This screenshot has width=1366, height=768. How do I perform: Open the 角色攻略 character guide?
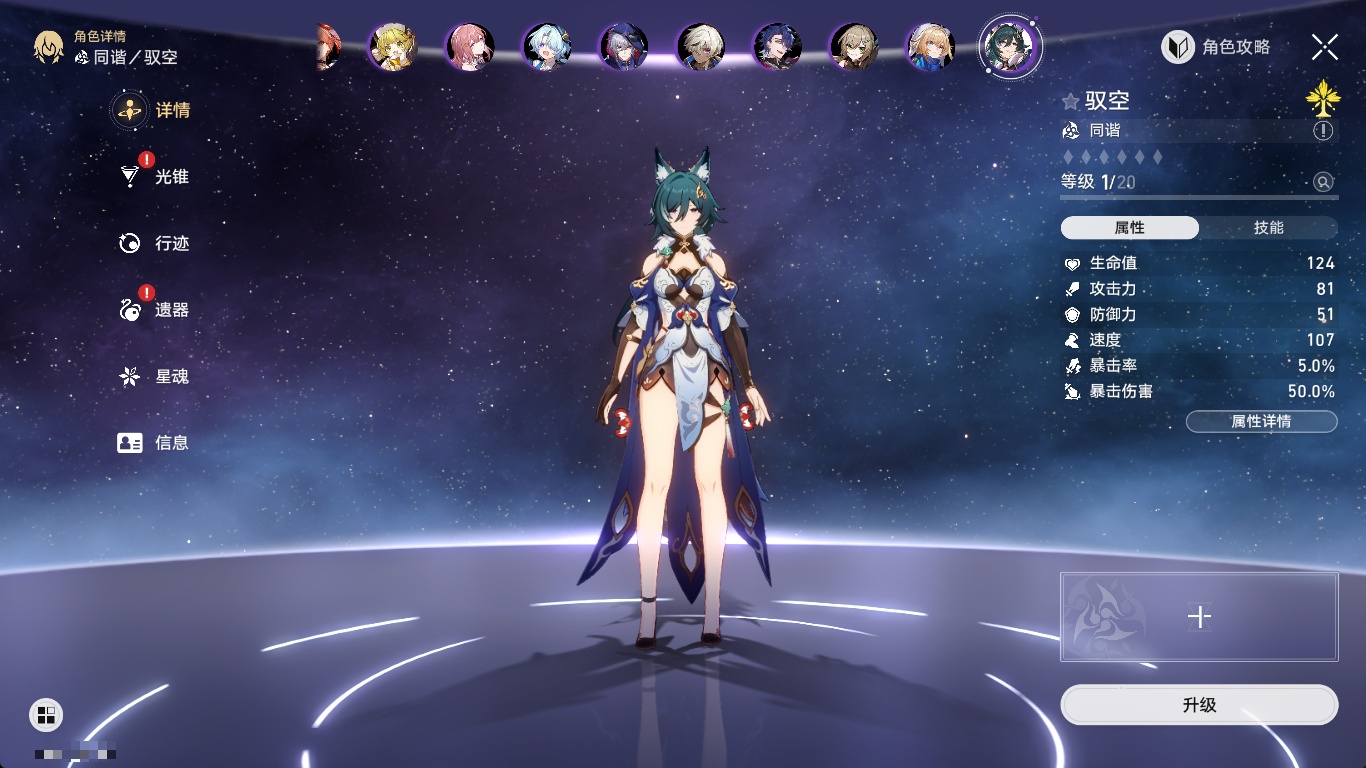1216,47
